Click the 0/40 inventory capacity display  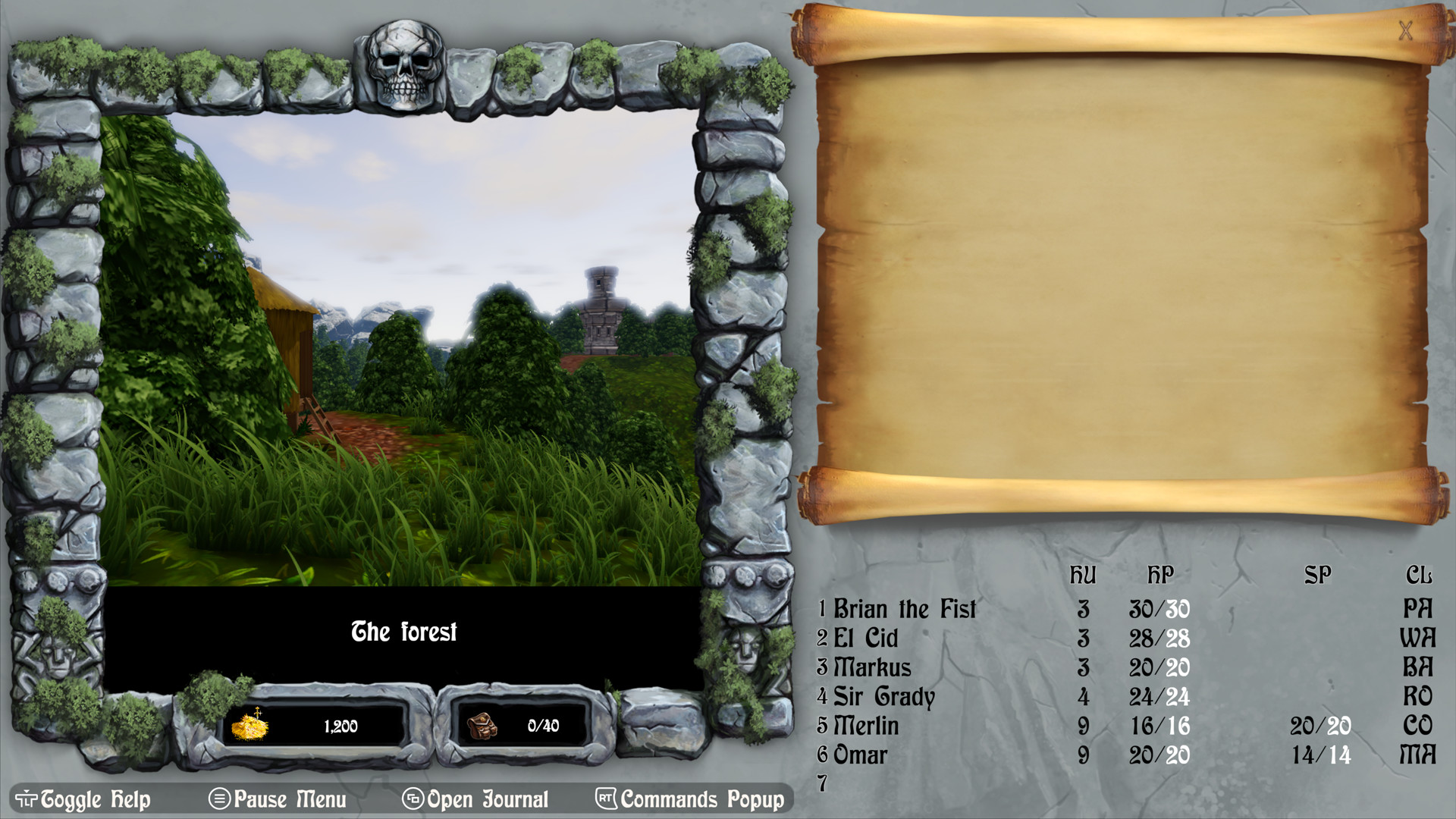(543, 726)
